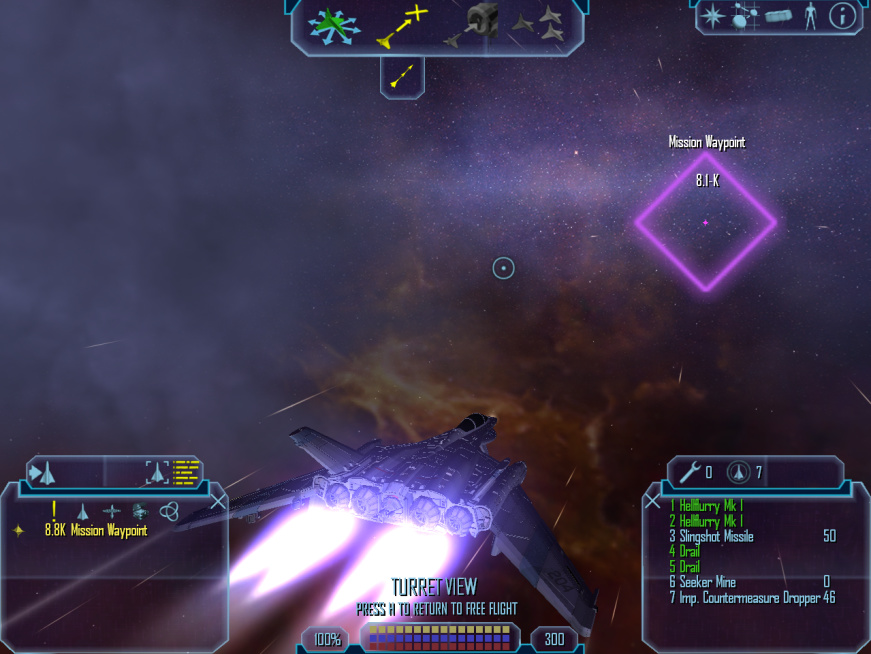This screenshot has height=654, width=871.
Task: Filter contacts by the loot crate icon
Action: point(140,511)
